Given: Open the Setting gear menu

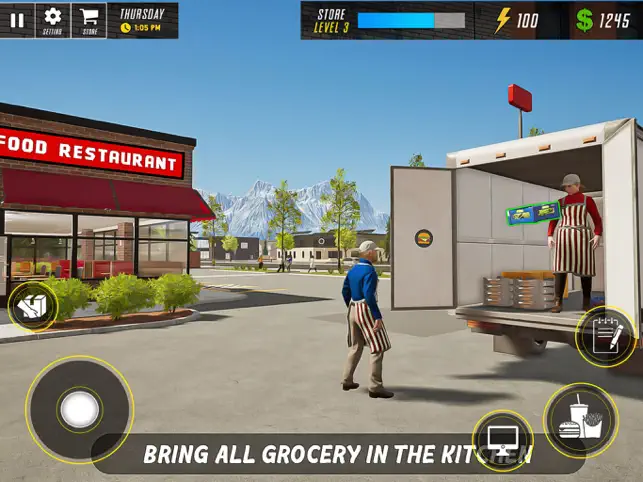Looking at the screenshot, I should coord(53,20).
